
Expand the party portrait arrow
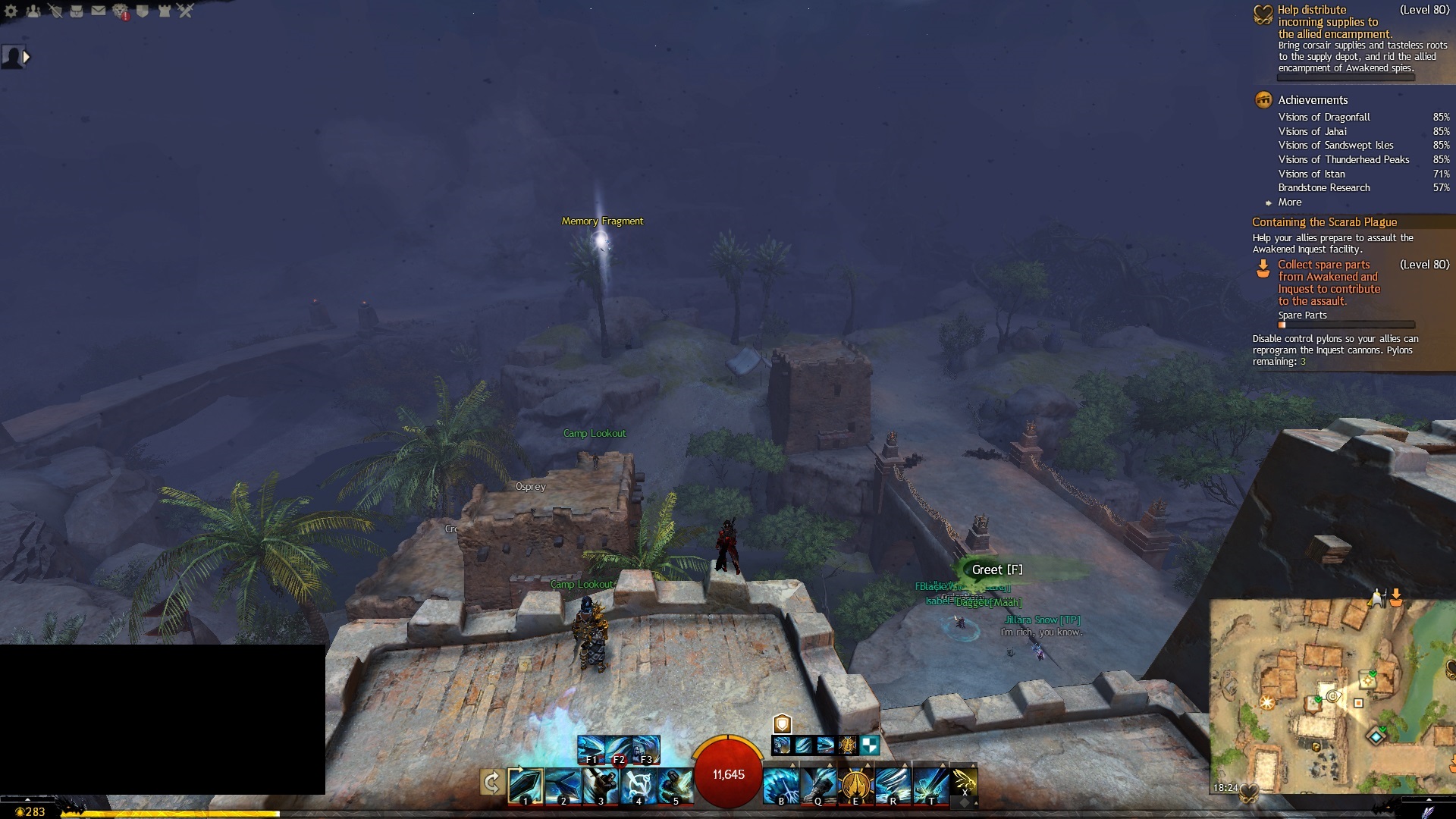tap(27, 57)
